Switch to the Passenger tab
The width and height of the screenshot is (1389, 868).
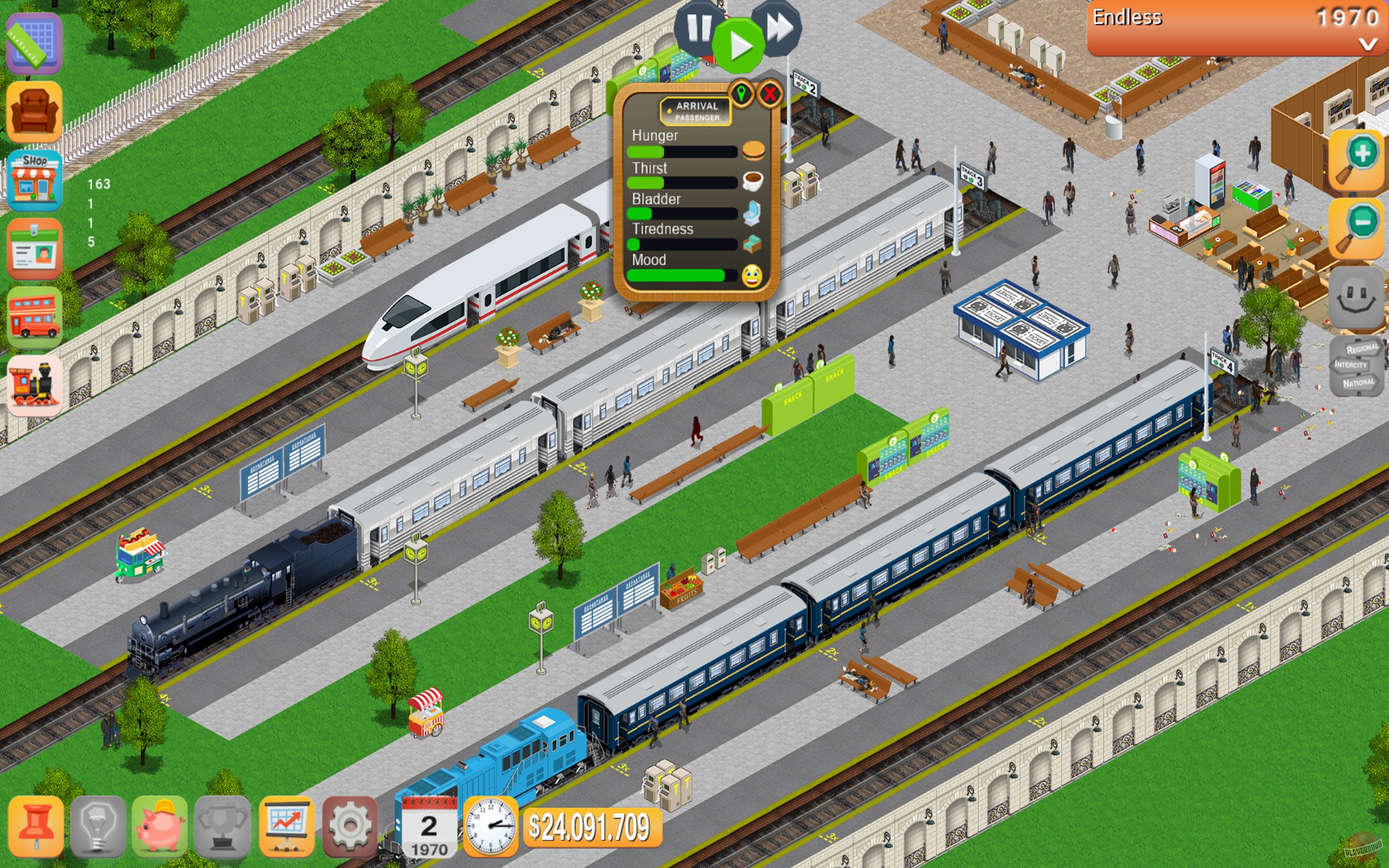coord(697,118)
